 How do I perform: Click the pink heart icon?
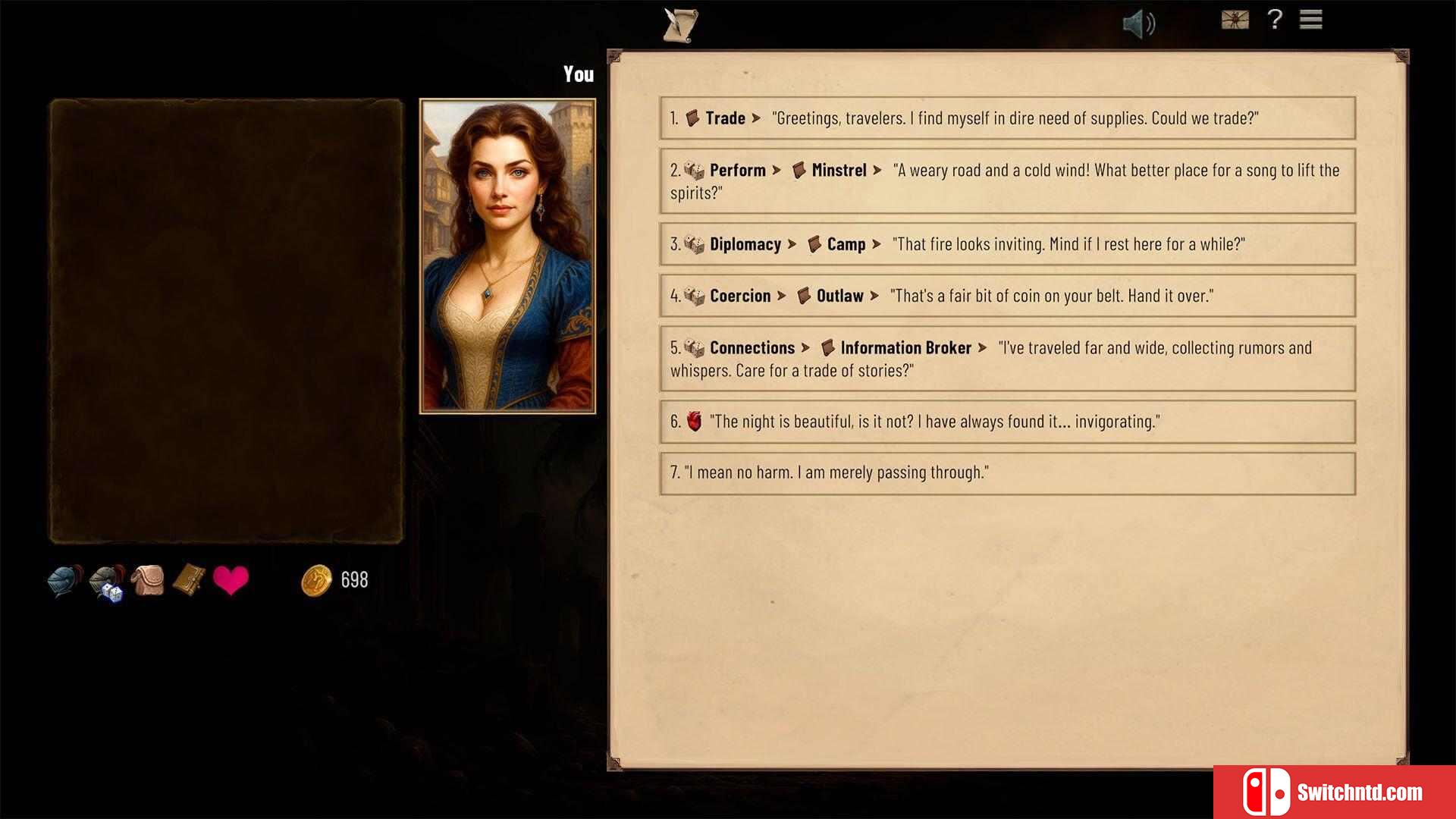[231, 581]
